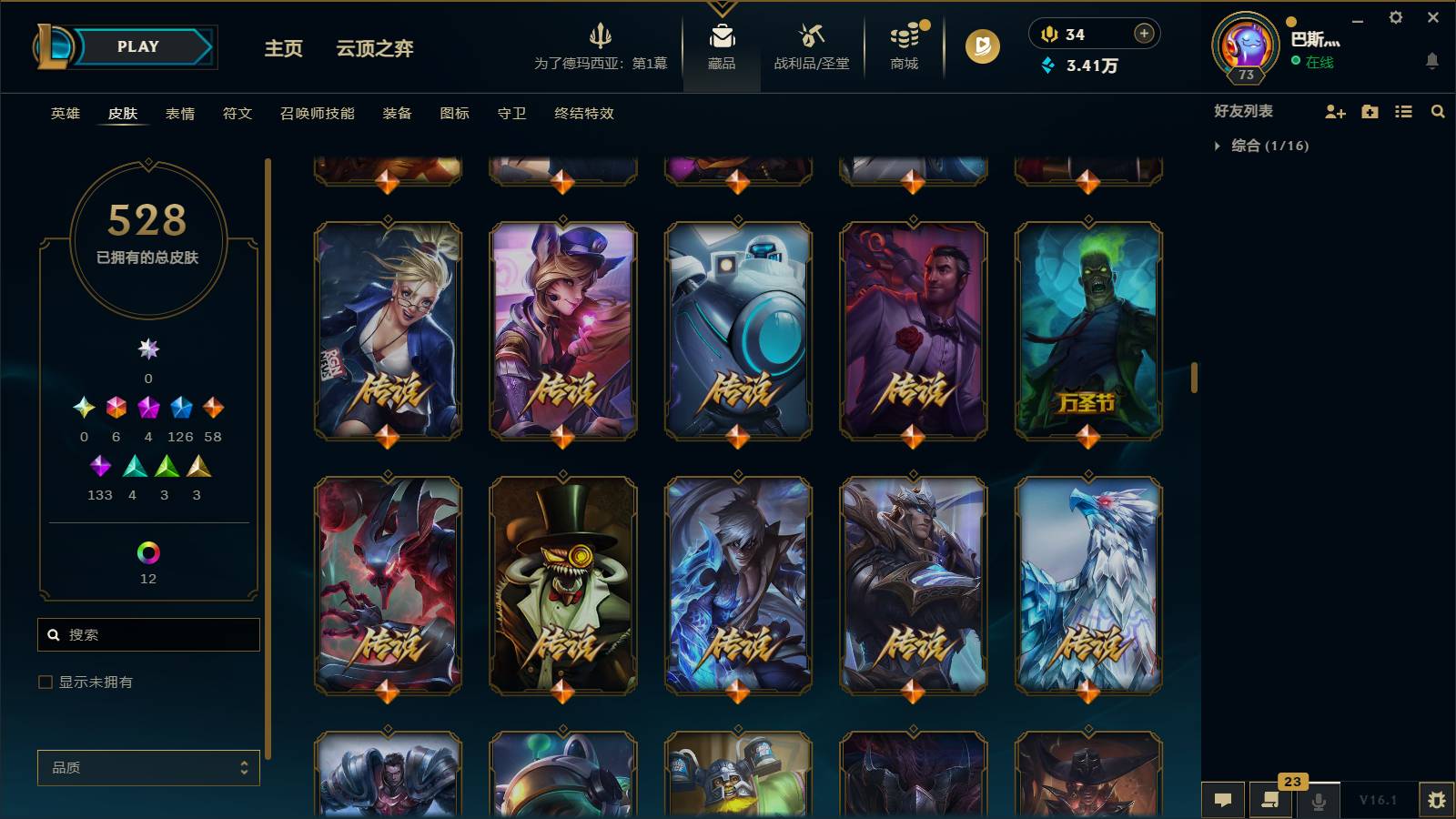Click the bug report icon at bottom right
The width and height of the screenshot is (1456, 819).
(x=1441, y=799)
